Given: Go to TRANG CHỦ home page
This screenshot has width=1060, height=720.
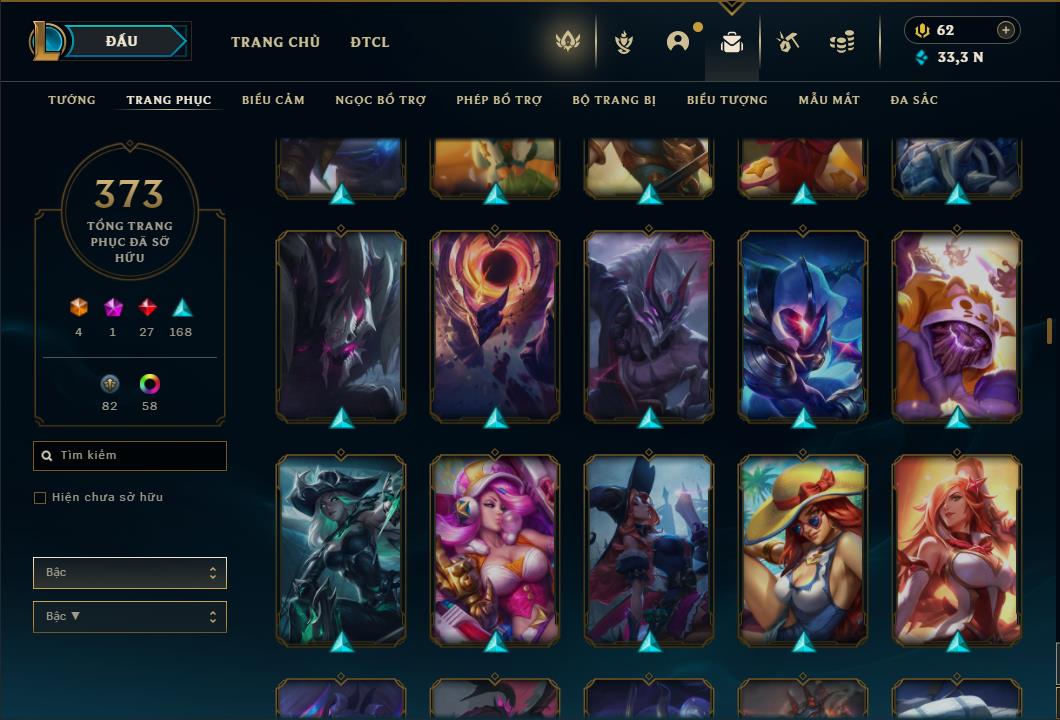Looking at the screenshot, I should pos(275,42).
